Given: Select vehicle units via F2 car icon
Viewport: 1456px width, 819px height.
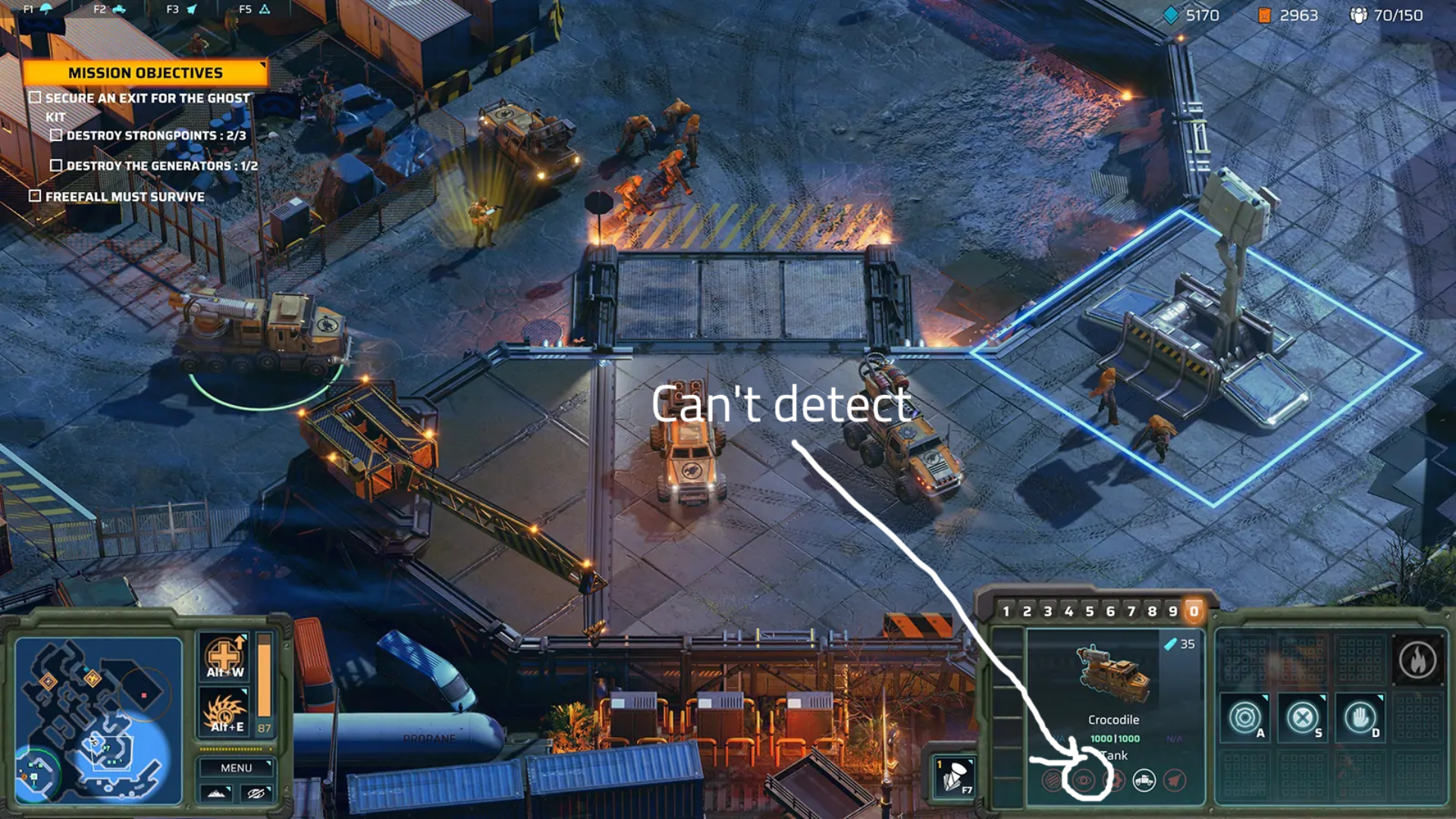Looking at the screenshot, I should 118,9.
